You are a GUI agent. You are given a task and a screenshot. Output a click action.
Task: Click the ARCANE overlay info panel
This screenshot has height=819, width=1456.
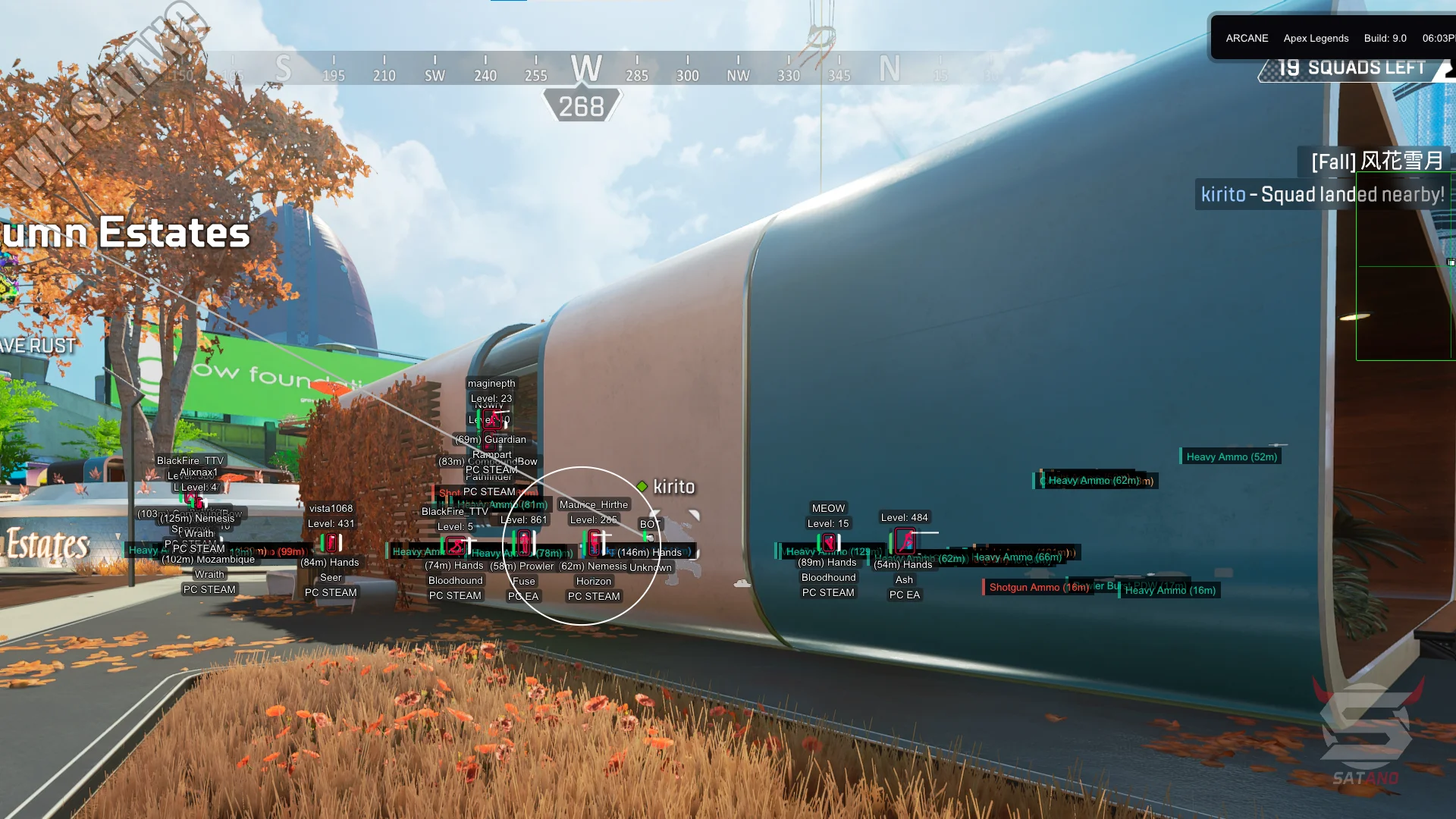click(x=1333, y=38)
